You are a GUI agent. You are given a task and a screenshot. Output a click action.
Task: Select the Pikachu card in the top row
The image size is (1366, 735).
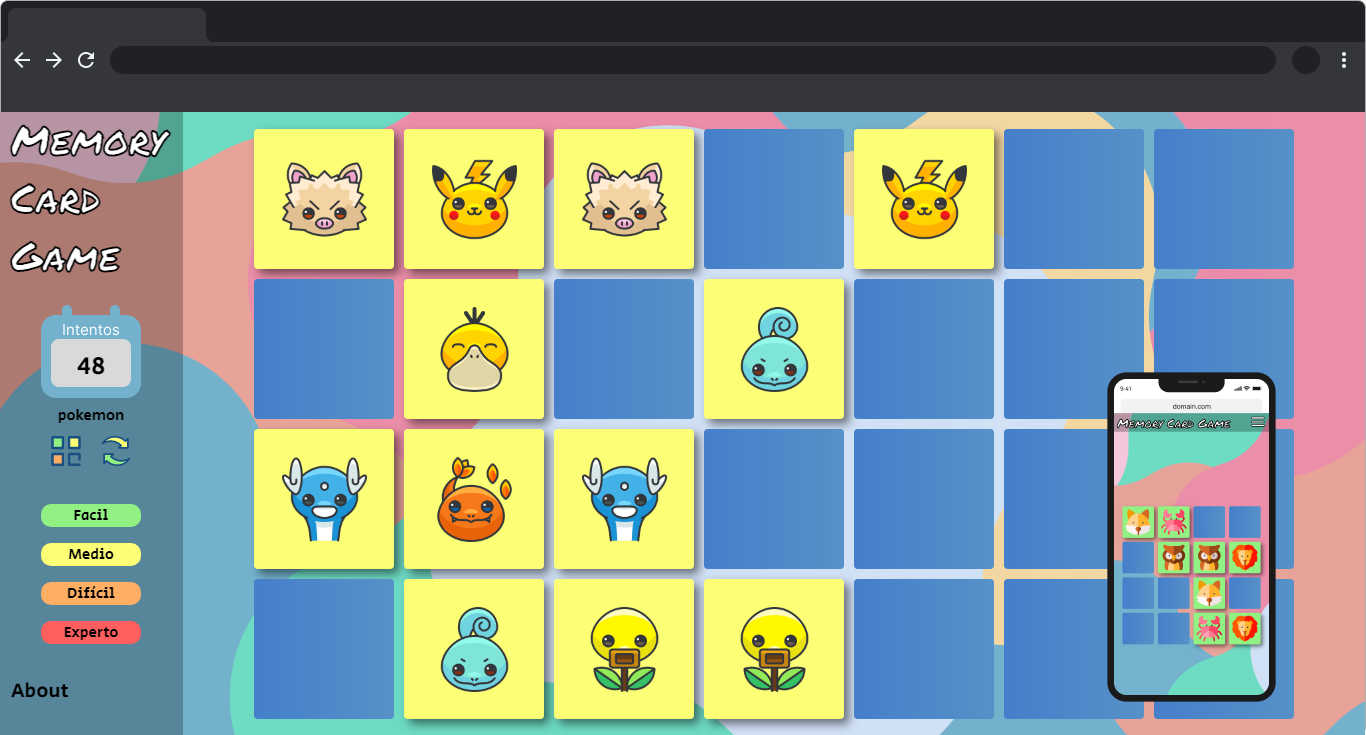(473, 198)
